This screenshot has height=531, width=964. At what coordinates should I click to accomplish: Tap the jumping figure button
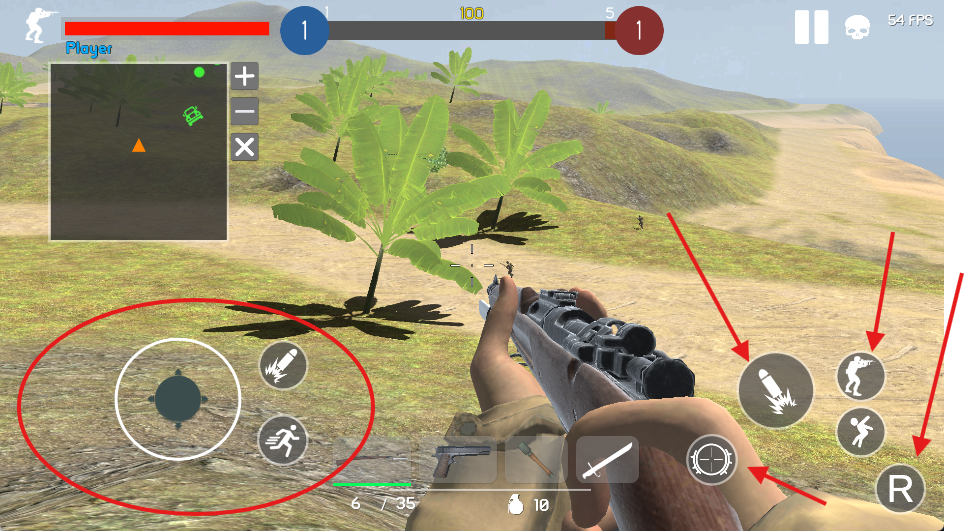[861, 432]
